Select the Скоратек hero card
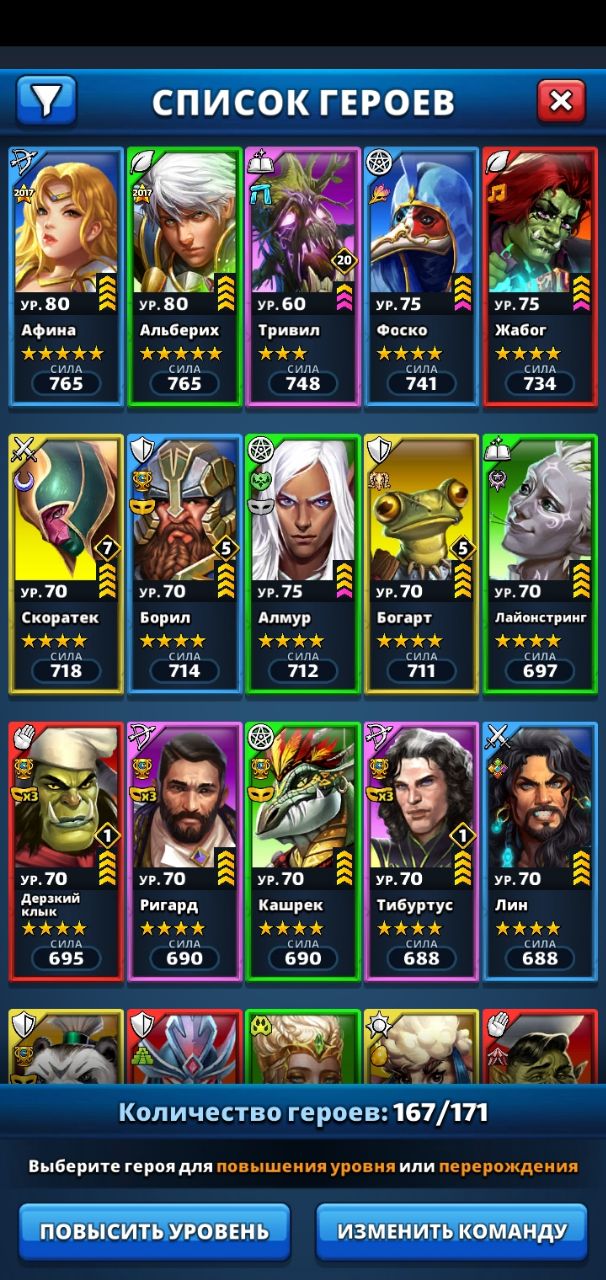The image size is (606, 1280). (66, 562)
